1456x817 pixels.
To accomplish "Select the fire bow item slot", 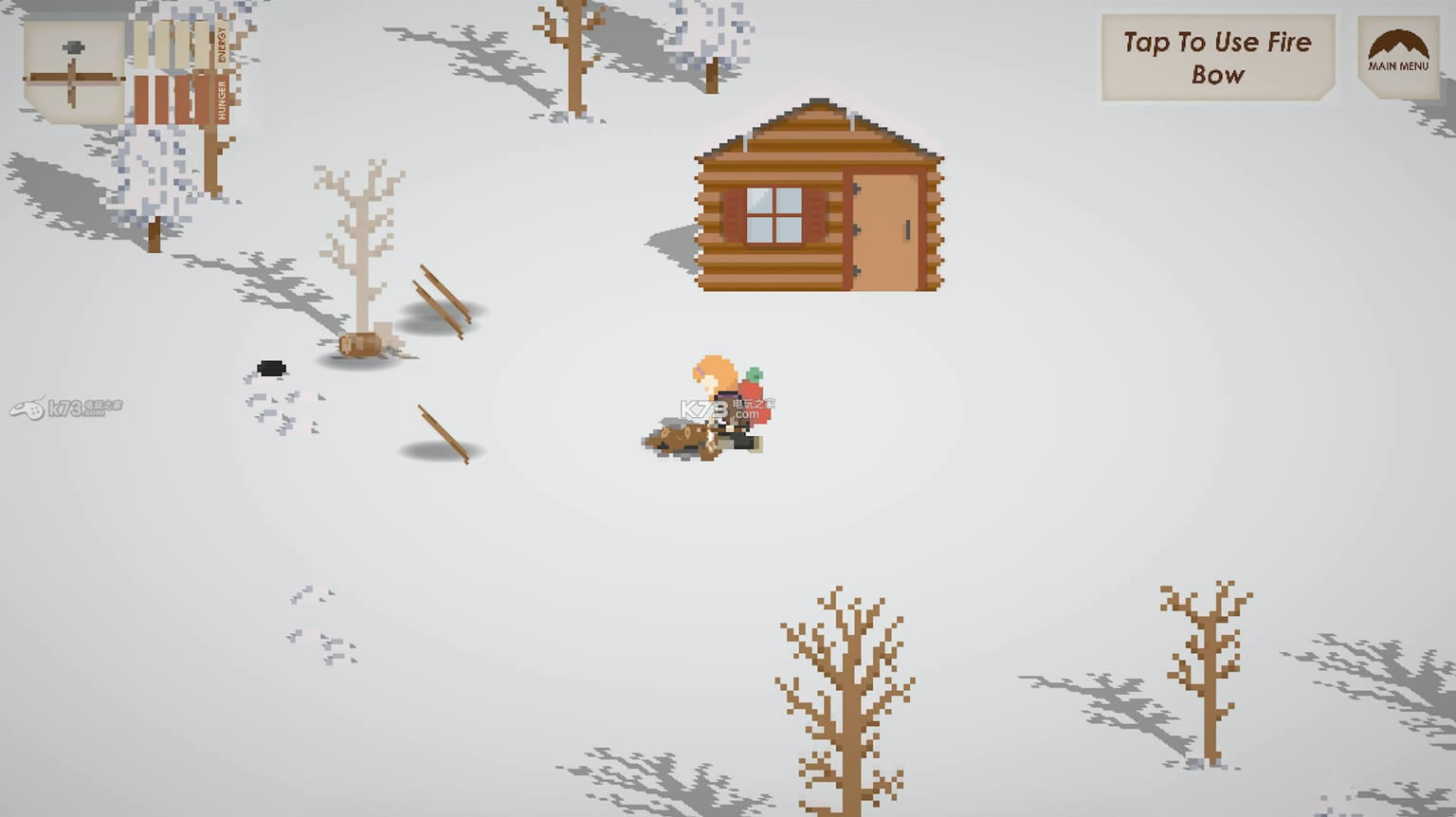I will pos(74,72).
